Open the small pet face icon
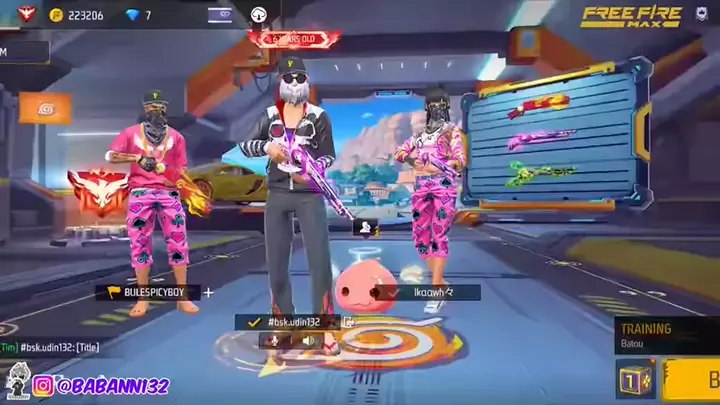720x405 pixels. (364, 228)
